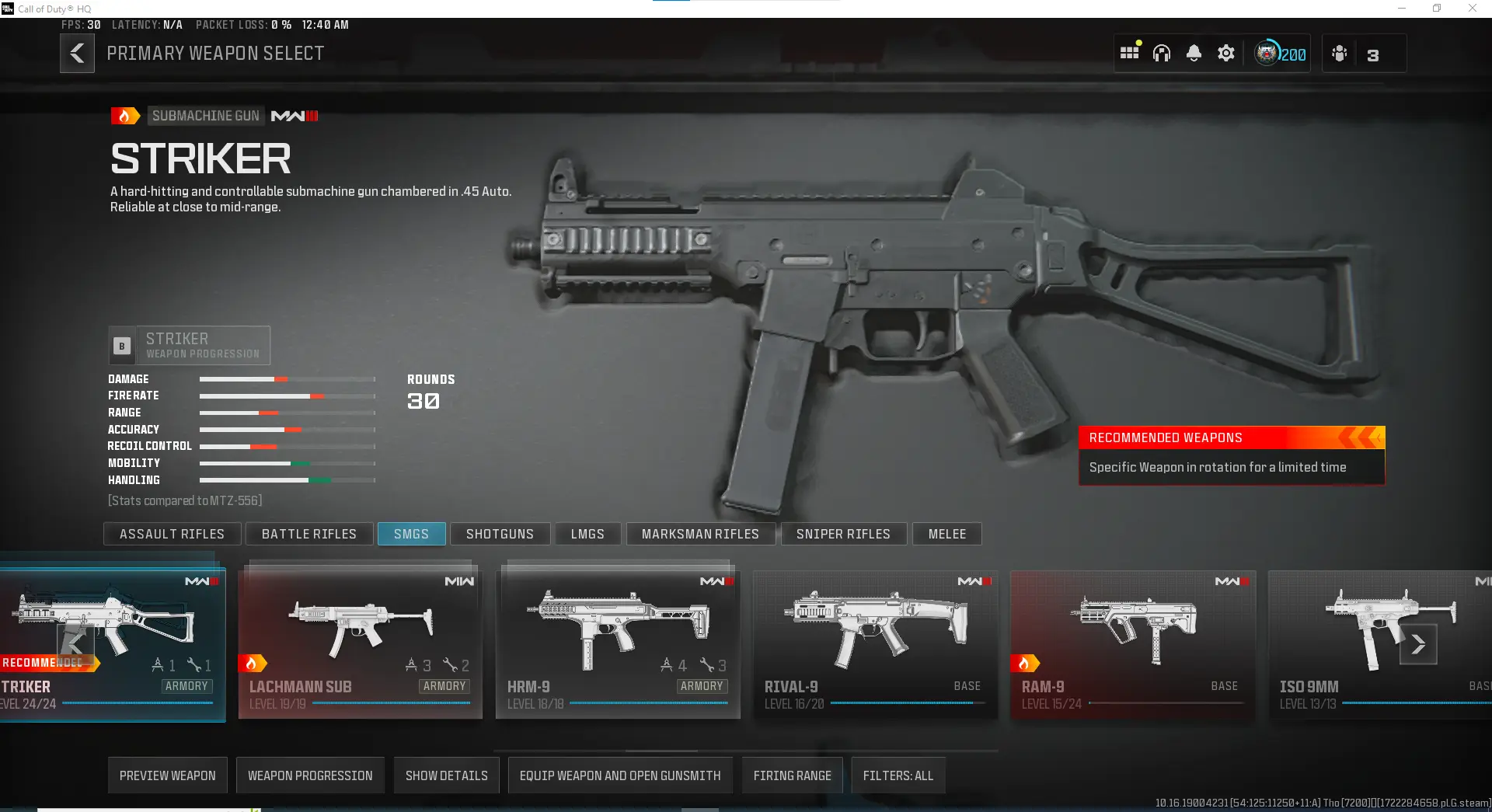Screen dimensions: 1492x812
Task: Open the social friends icon showing 3
Action: tap(1339, 53)
